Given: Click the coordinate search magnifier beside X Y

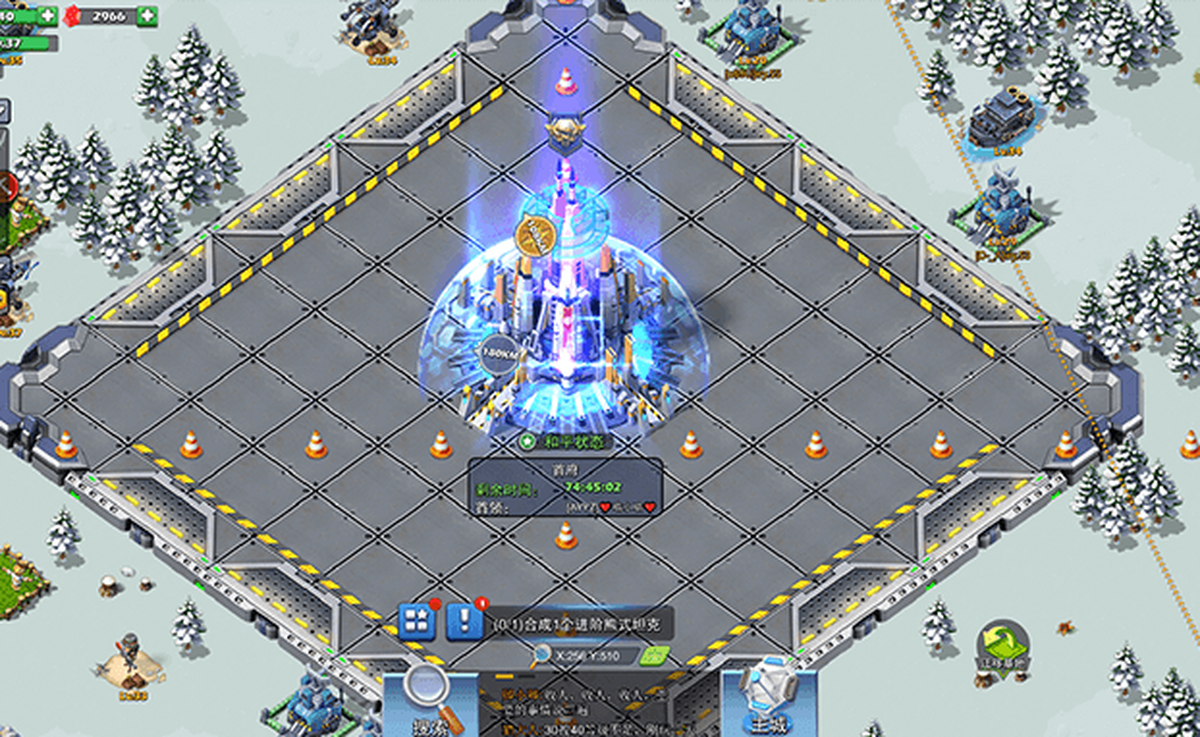Looking at the screenshot, I should [x=541, y=655].
